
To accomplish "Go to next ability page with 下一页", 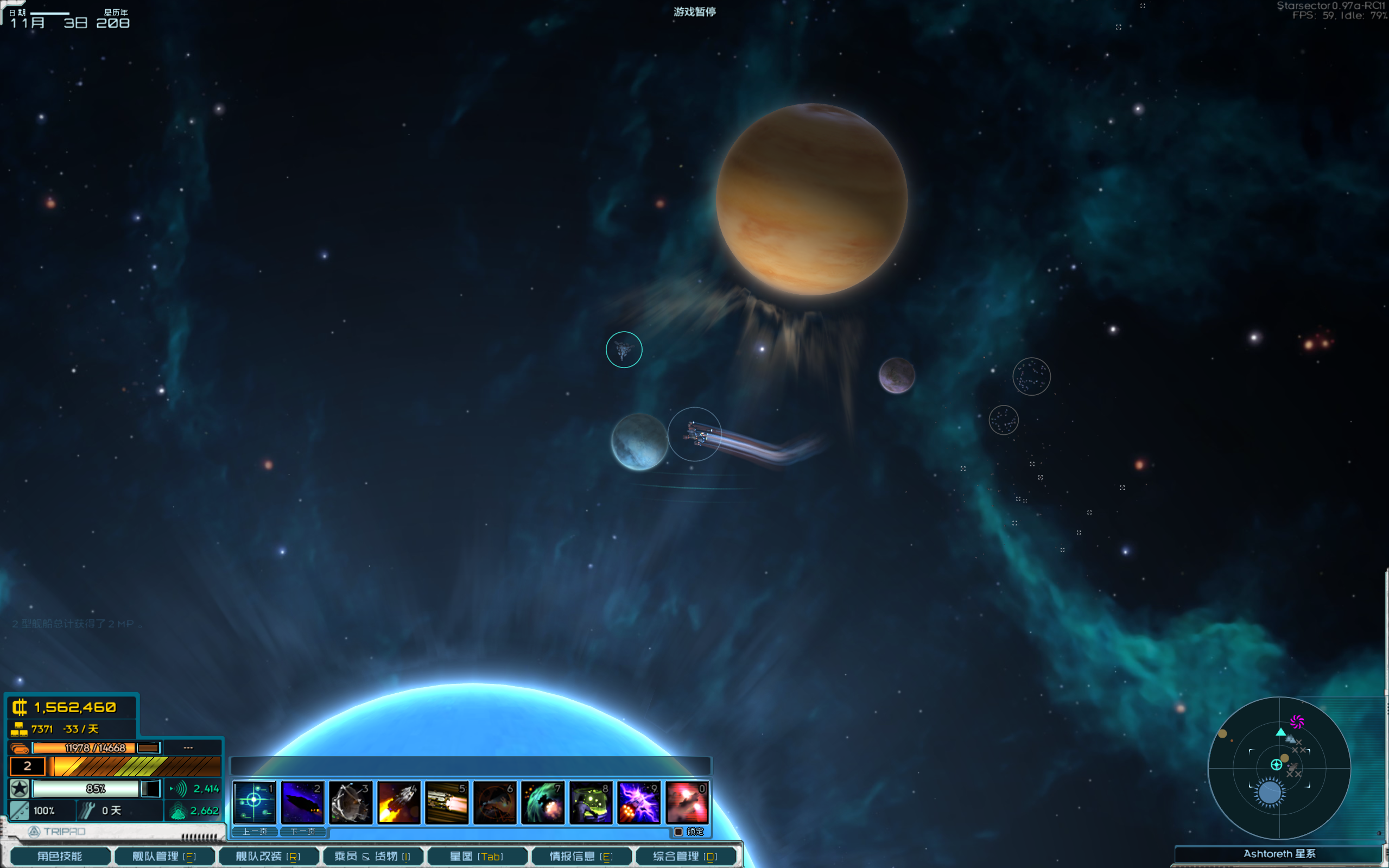I will coord(302,831).
